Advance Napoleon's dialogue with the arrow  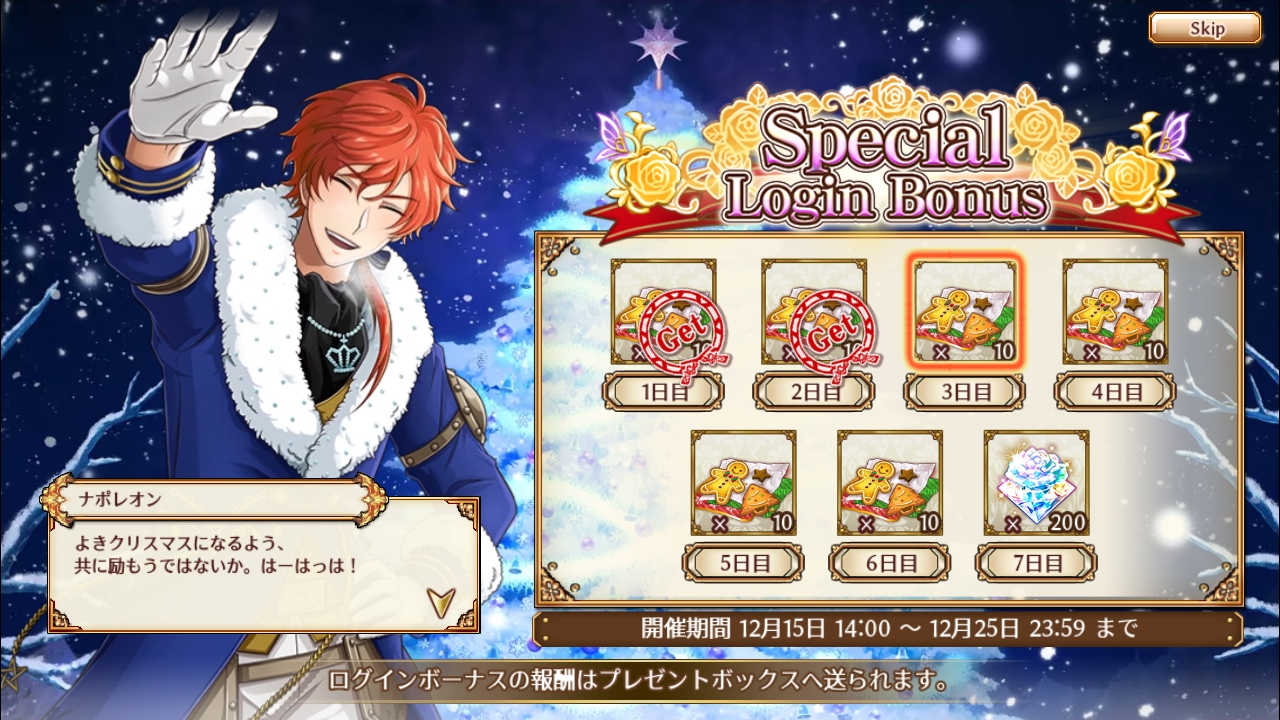439,600
